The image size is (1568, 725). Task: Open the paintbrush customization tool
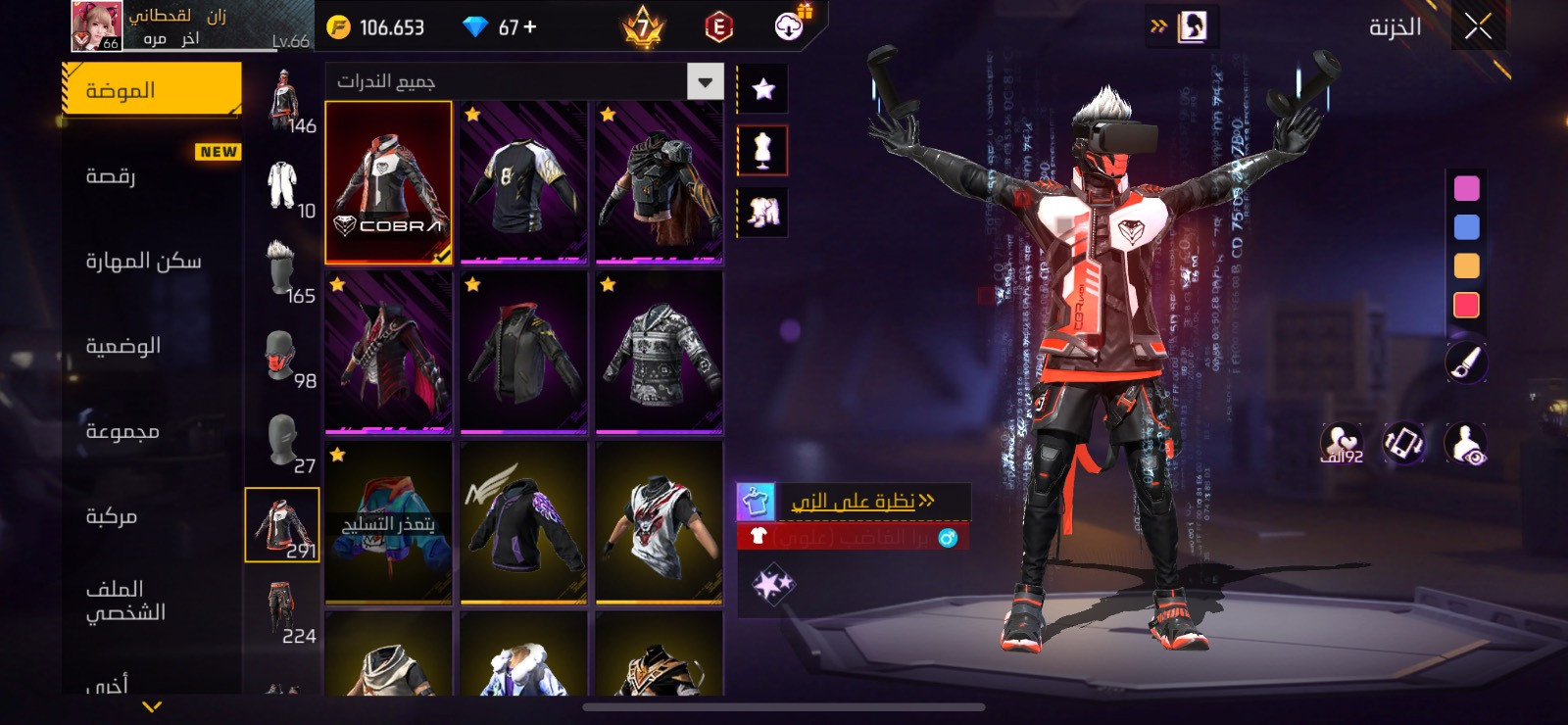(1466, 363)
